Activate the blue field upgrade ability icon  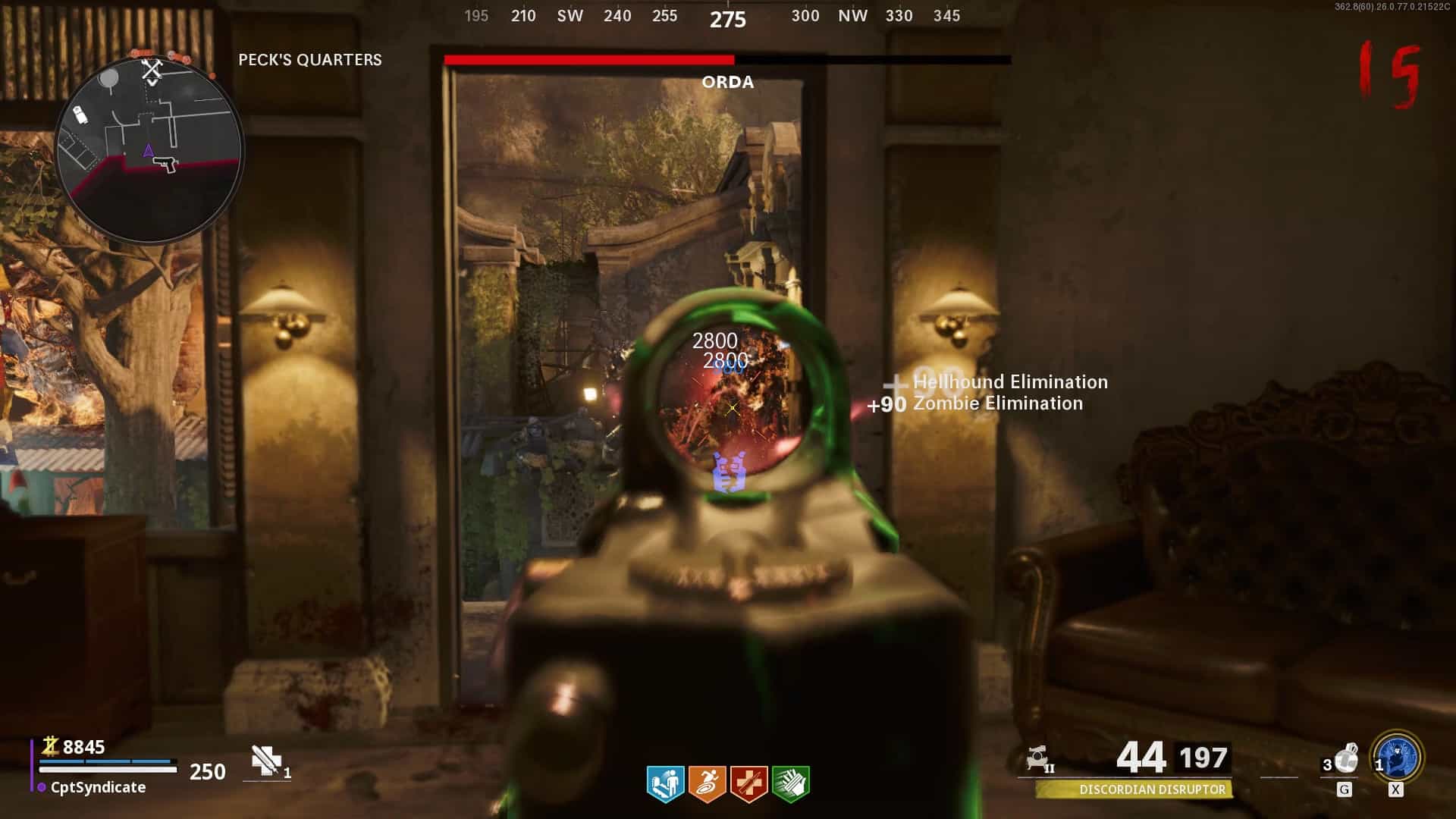(1397, 757)
